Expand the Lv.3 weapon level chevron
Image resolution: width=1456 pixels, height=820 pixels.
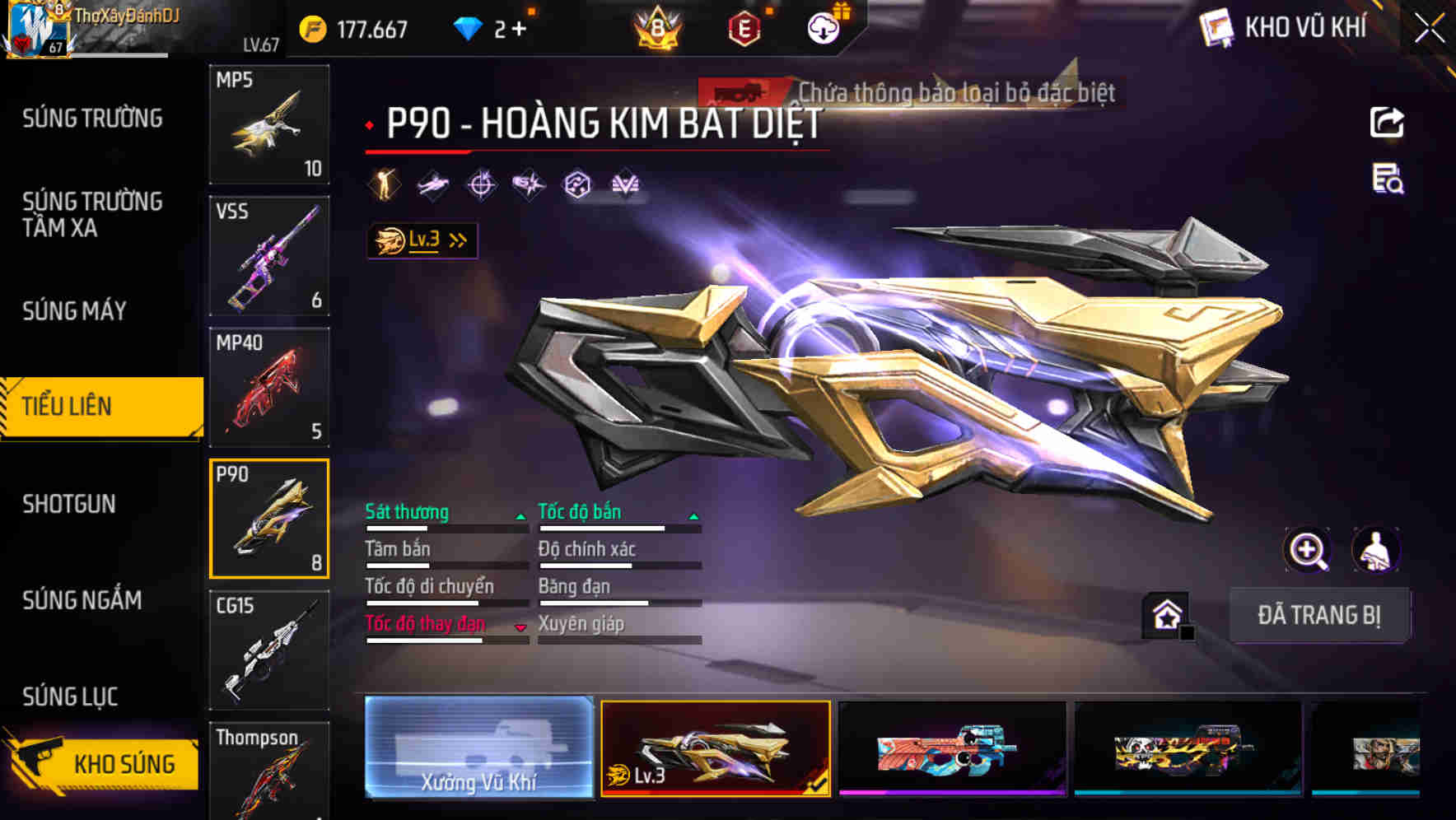click(455, 240)
